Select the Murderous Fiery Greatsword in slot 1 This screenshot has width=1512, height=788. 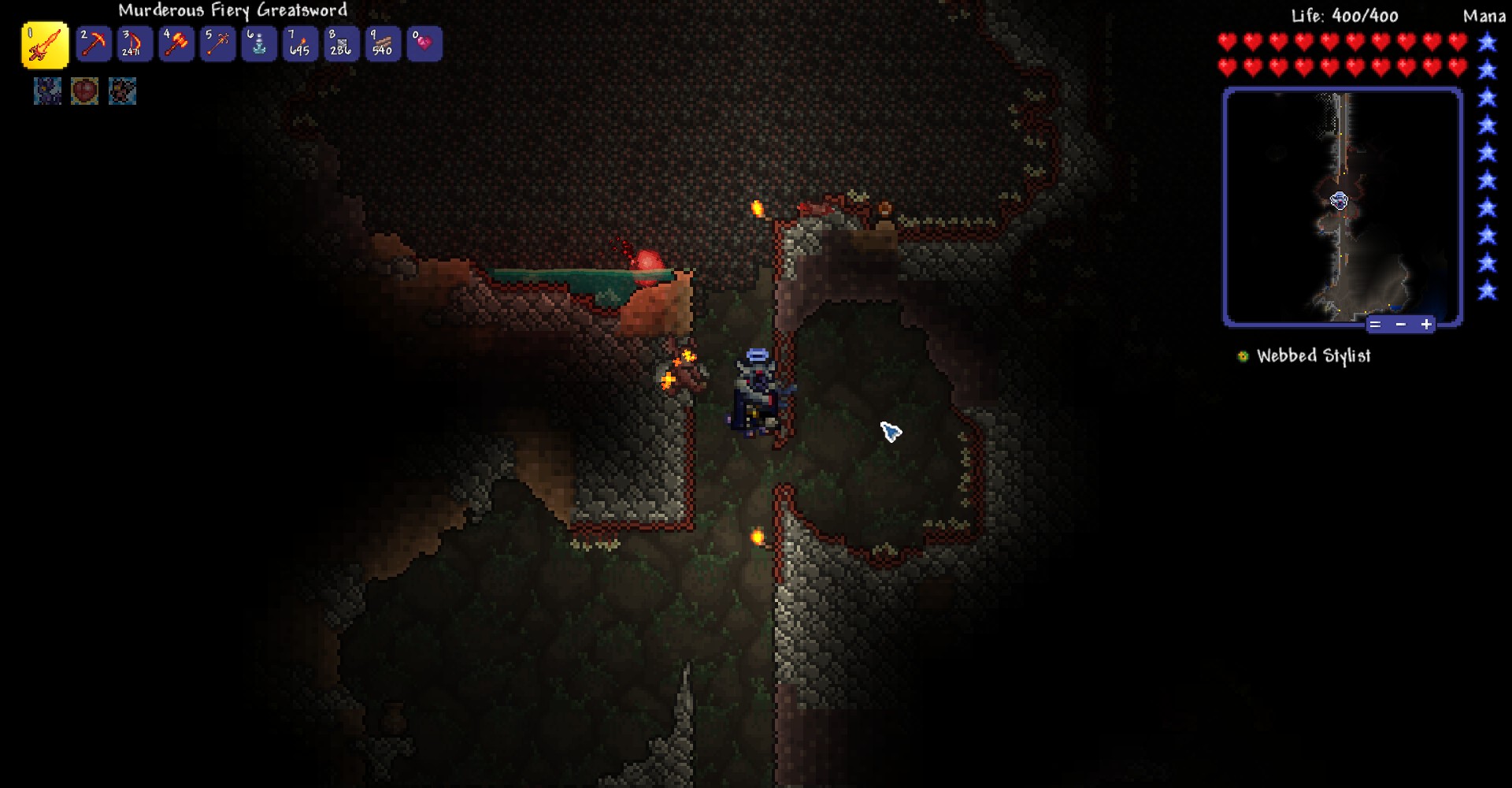(45, 43)
